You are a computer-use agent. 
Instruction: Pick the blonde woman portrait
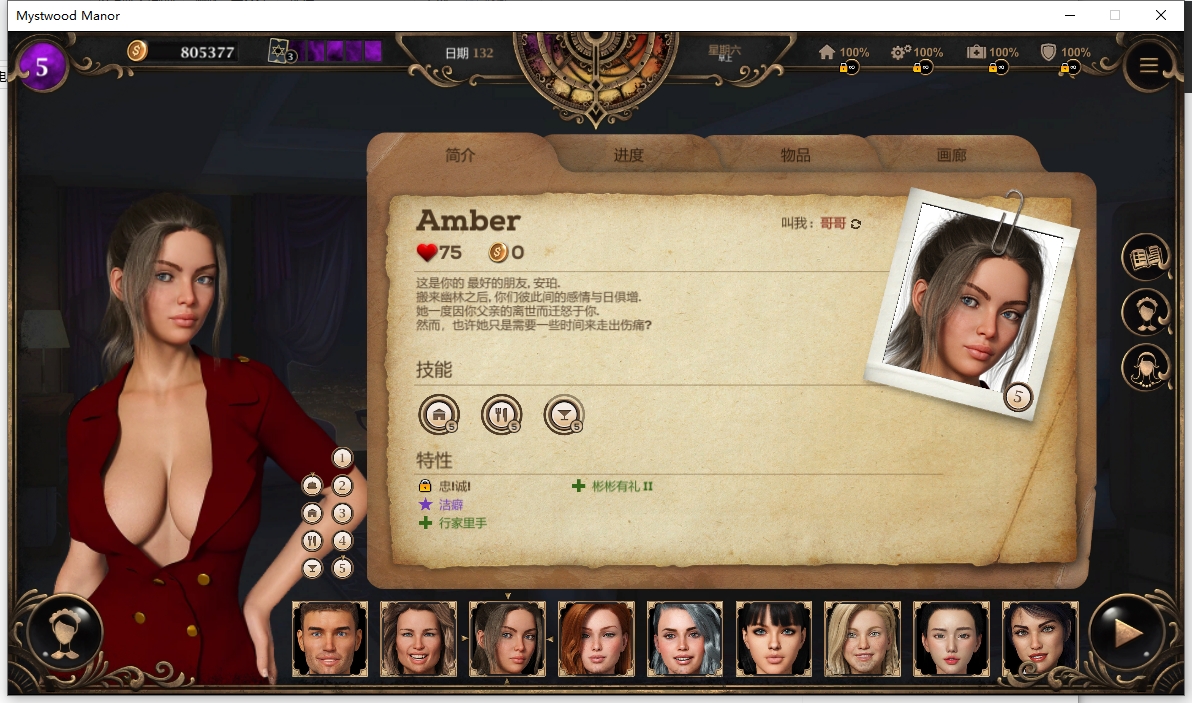click(x=862, y=638)
